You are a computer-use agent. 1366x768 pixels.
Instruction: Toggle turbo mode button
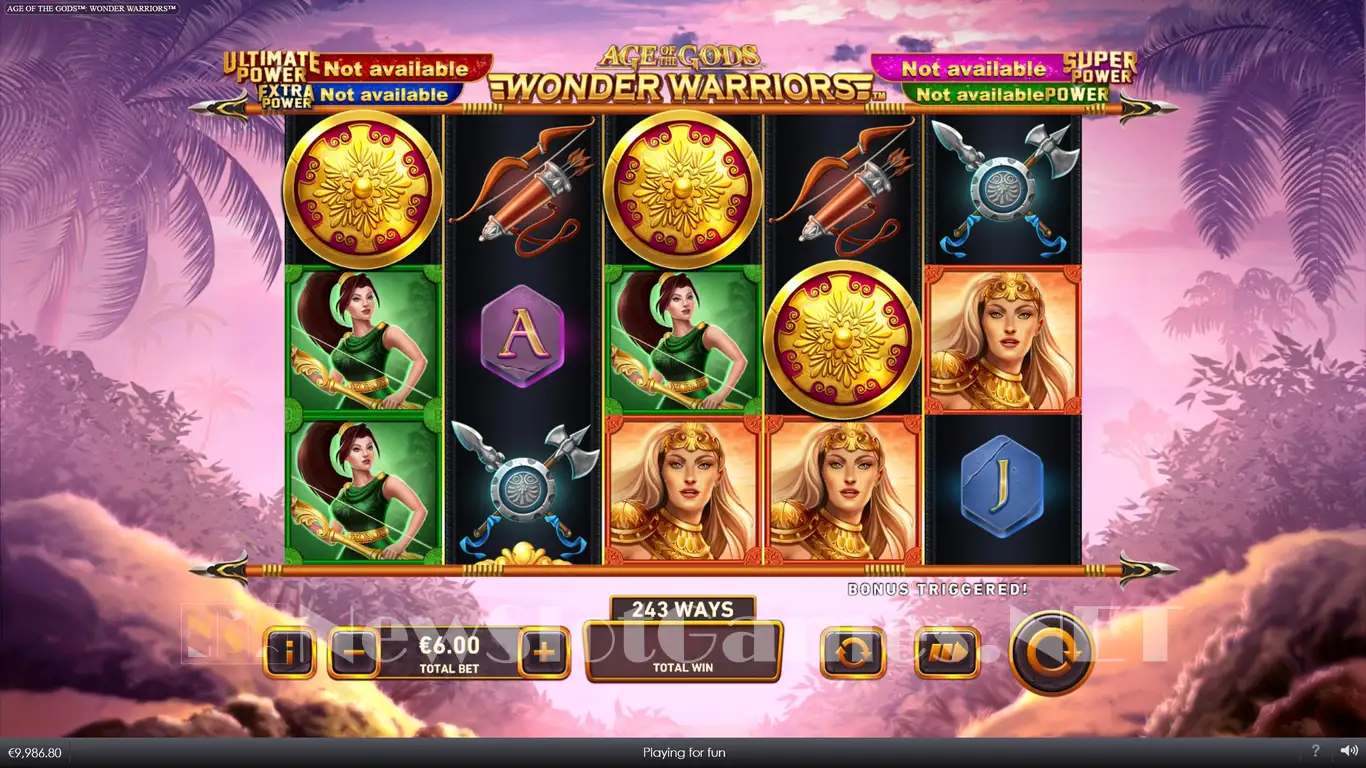(x=946, y=654)
